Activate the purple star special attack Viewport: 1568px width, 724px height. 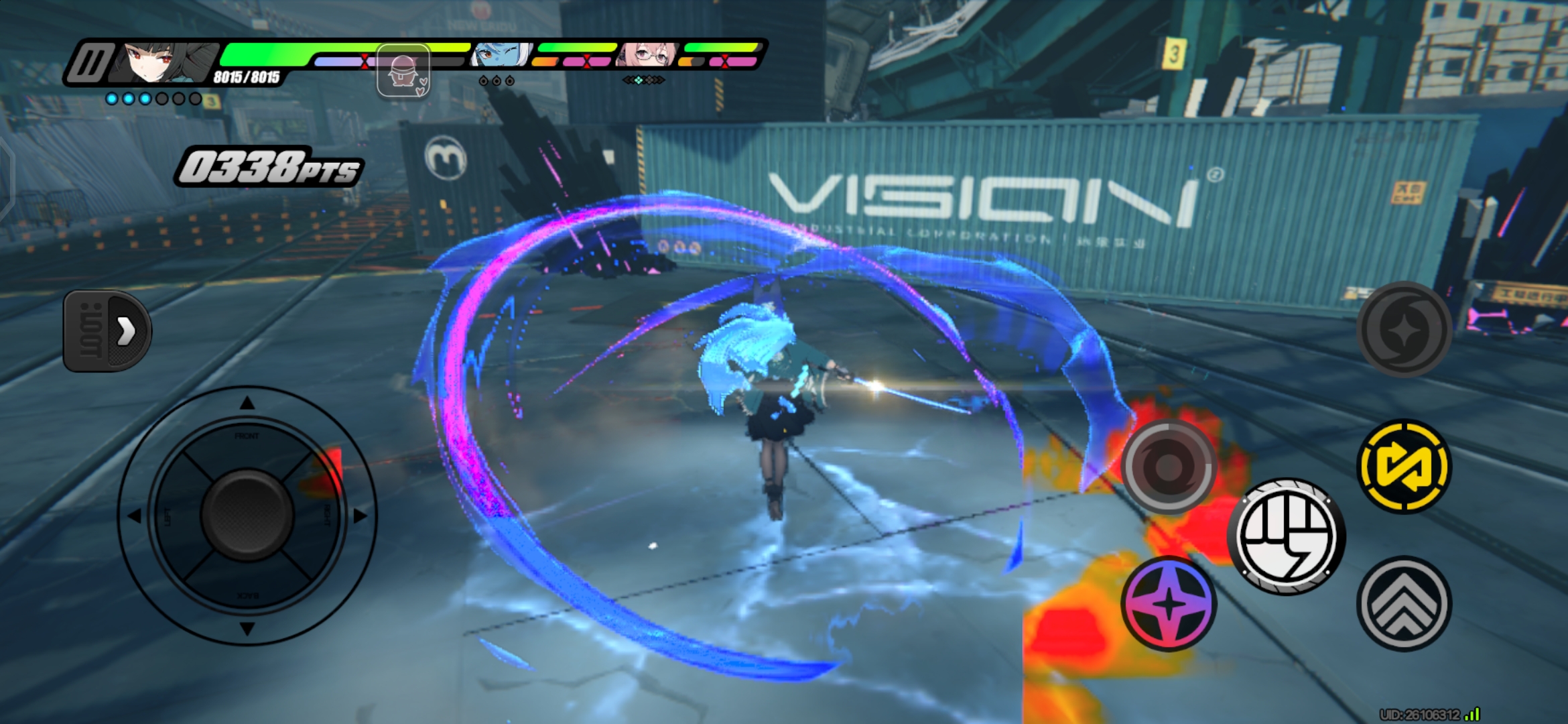coord(1169,603)
